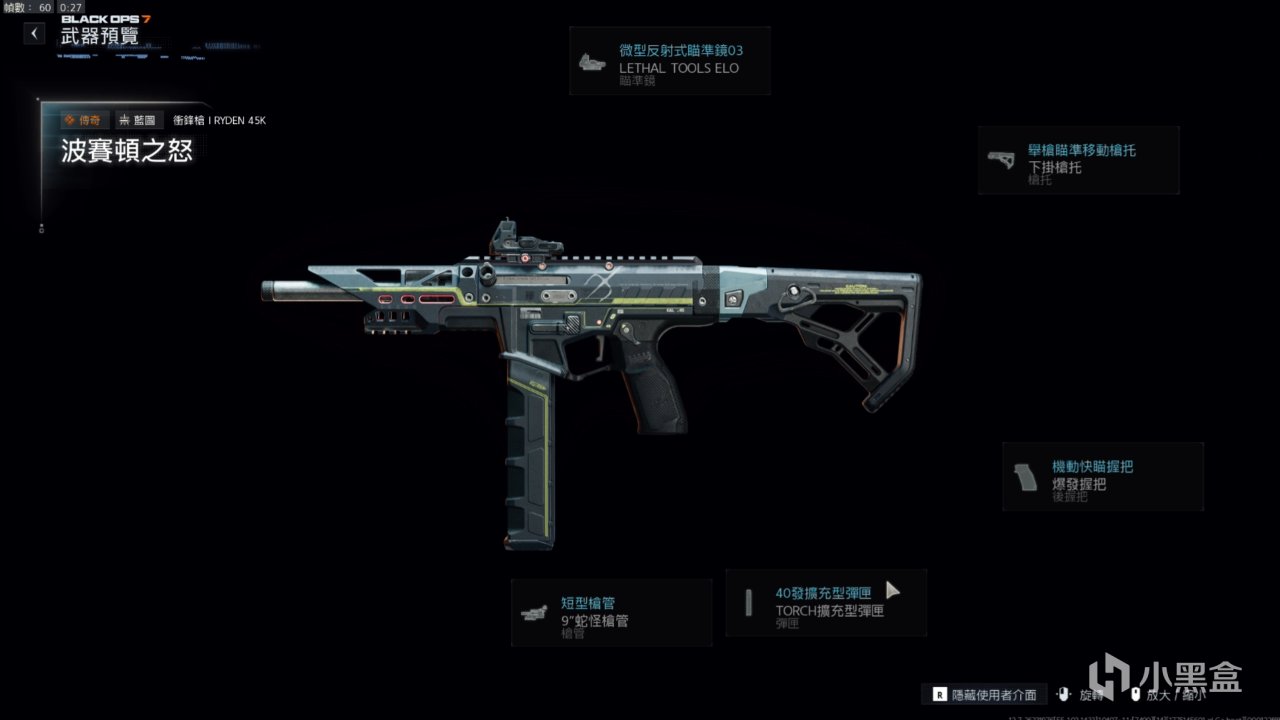
Task: Select the TORCH擴充型彈匣 magazine slot
Action: click(x=826, y=603)
